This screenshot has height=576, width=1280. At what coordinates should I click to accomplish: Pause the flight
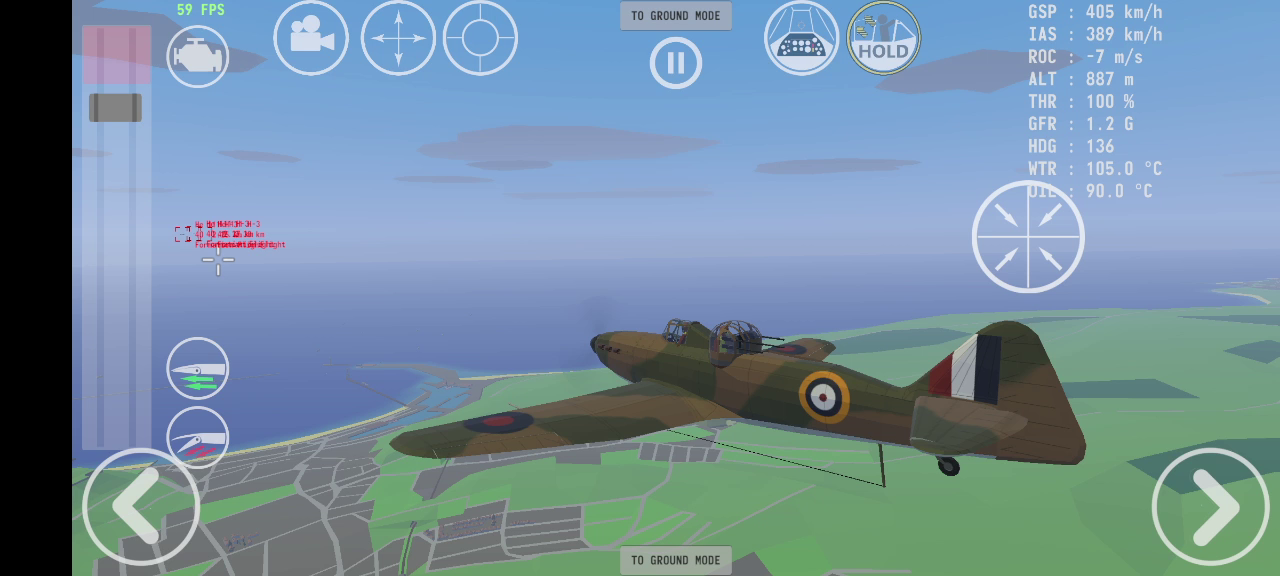tap(676, 63)
